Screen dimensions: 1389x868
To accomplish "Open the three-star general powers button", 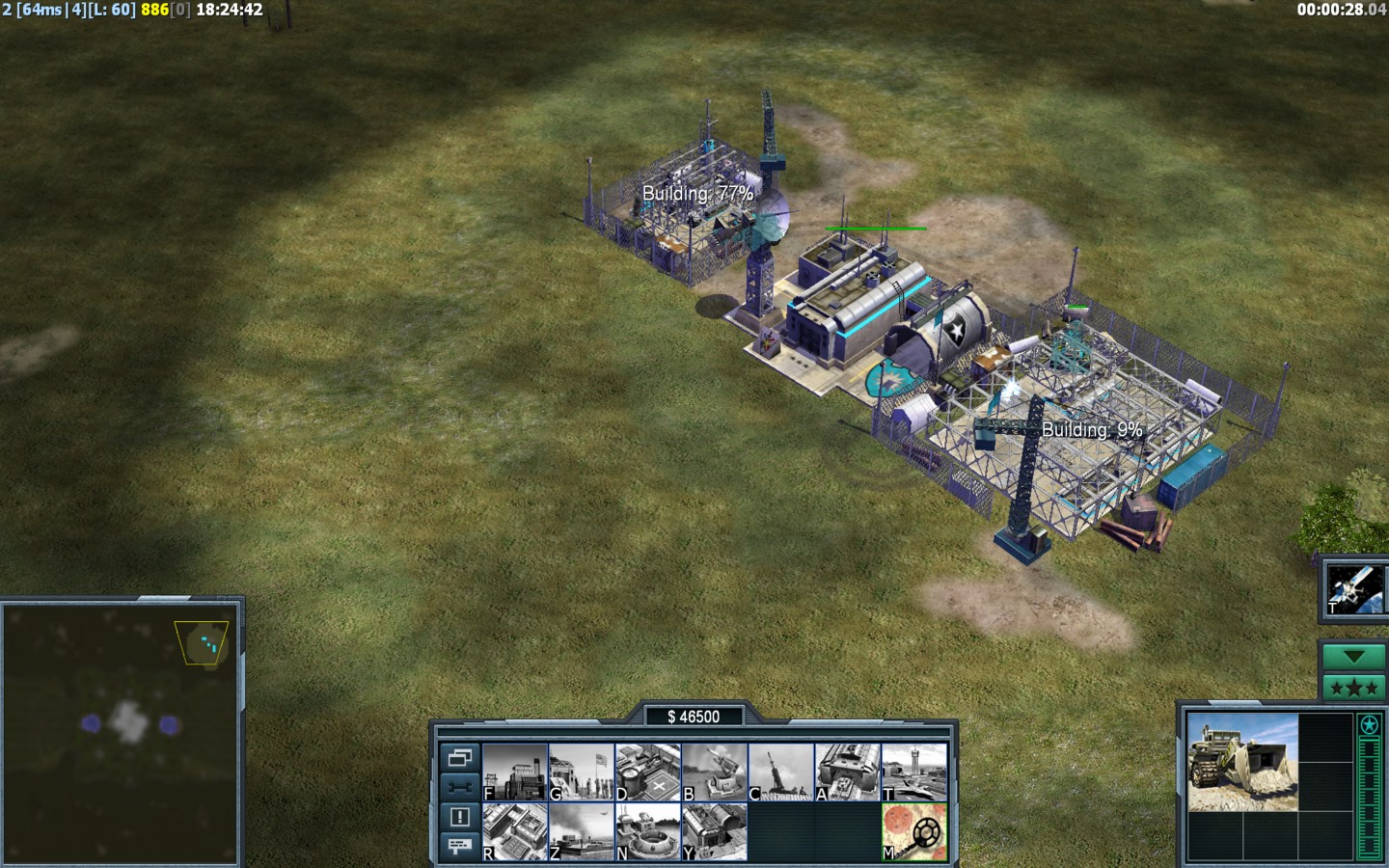I will [x=1353, y=688].
